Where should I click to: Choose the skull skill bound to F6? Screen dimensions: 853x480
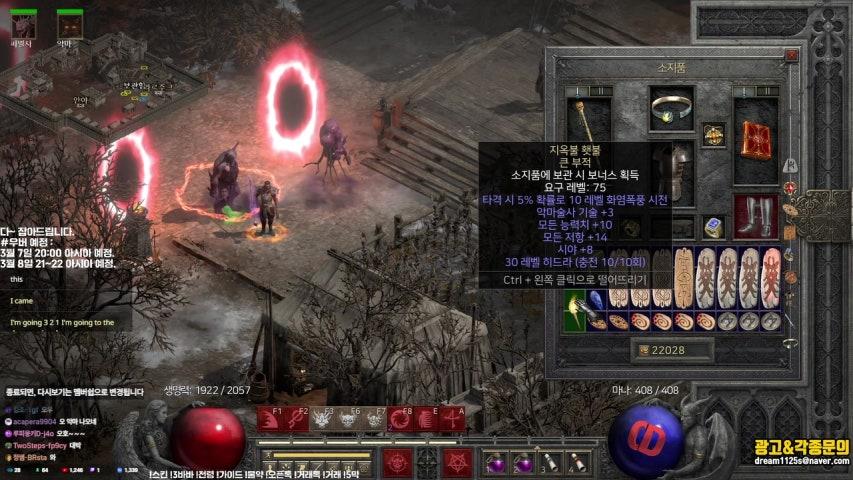pyautogui.click(x=348, y=419)
